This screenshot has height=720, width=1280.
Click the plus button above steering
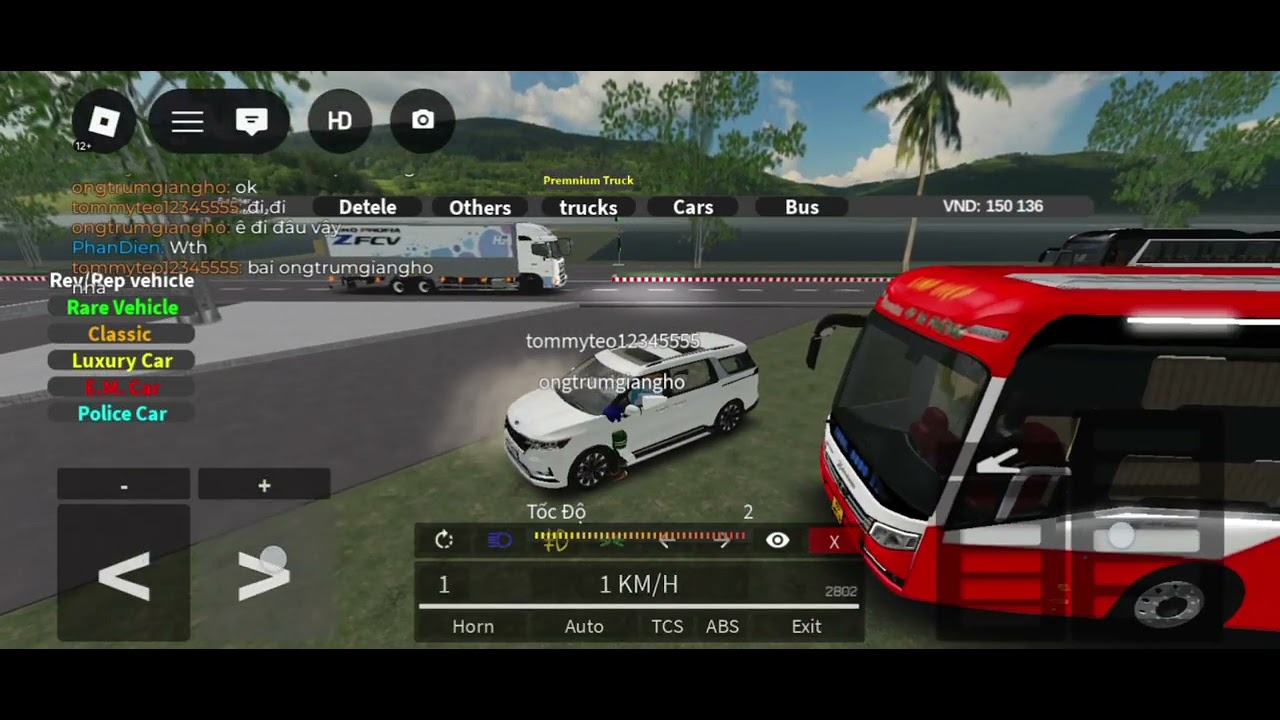tap(264, 485)
